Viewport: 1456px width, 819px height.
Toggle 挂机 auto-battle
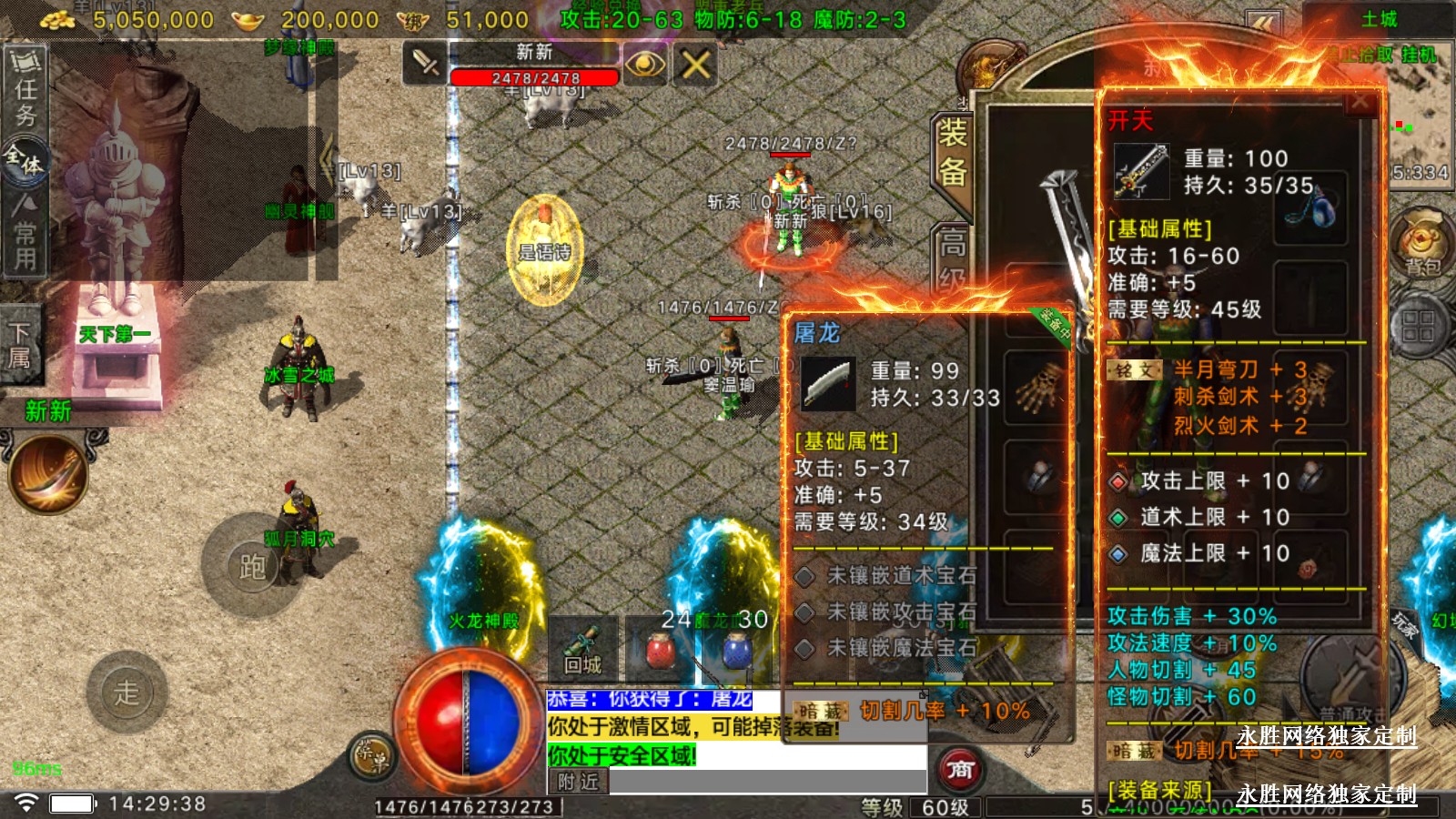pyautogui.click(x=1418, y=55)
